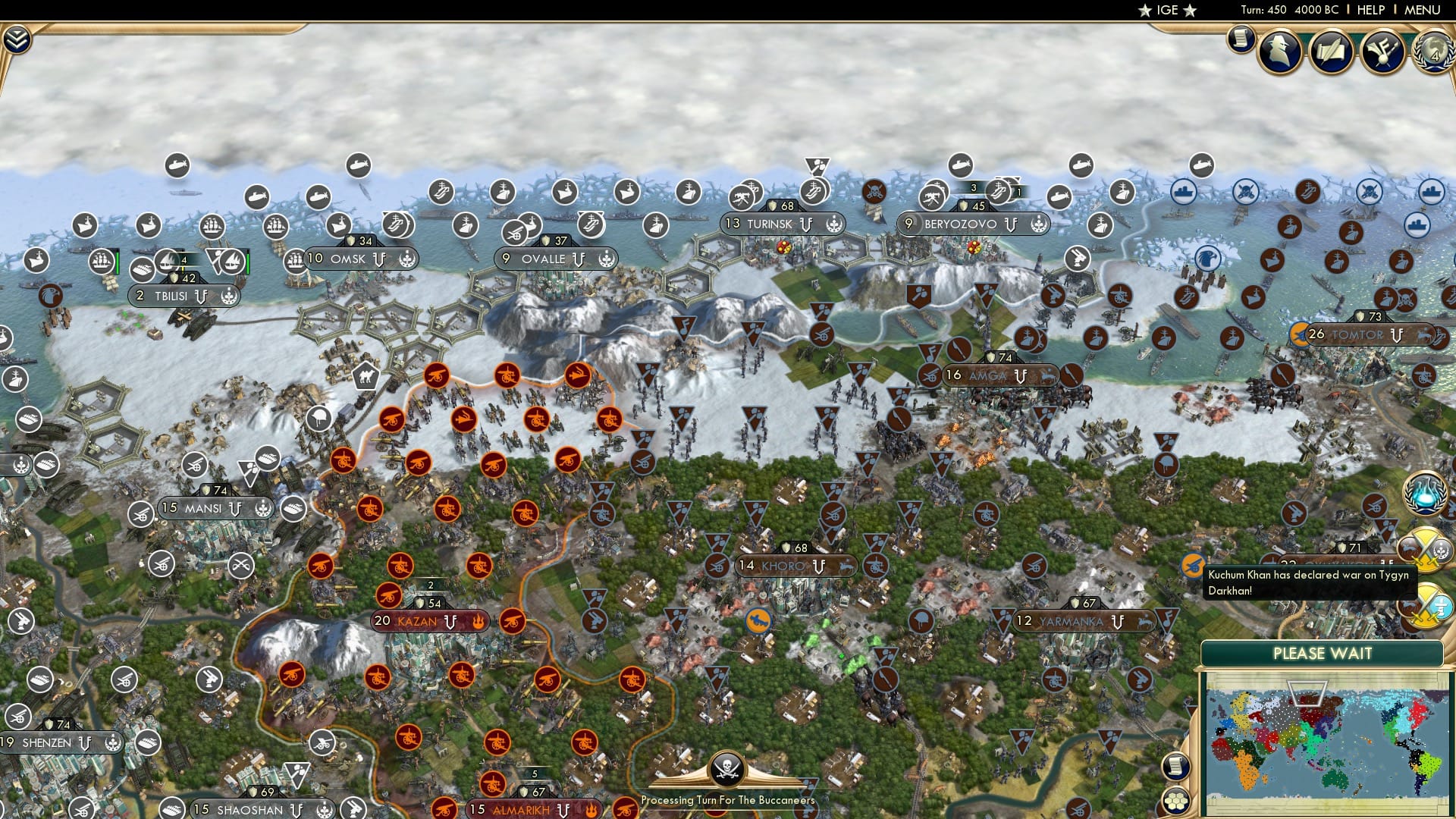Click the flame razing icon on Kazan's banner
Image resolution: width=1456 pixels, height=819 pixels.
click(x=479, y=621)
